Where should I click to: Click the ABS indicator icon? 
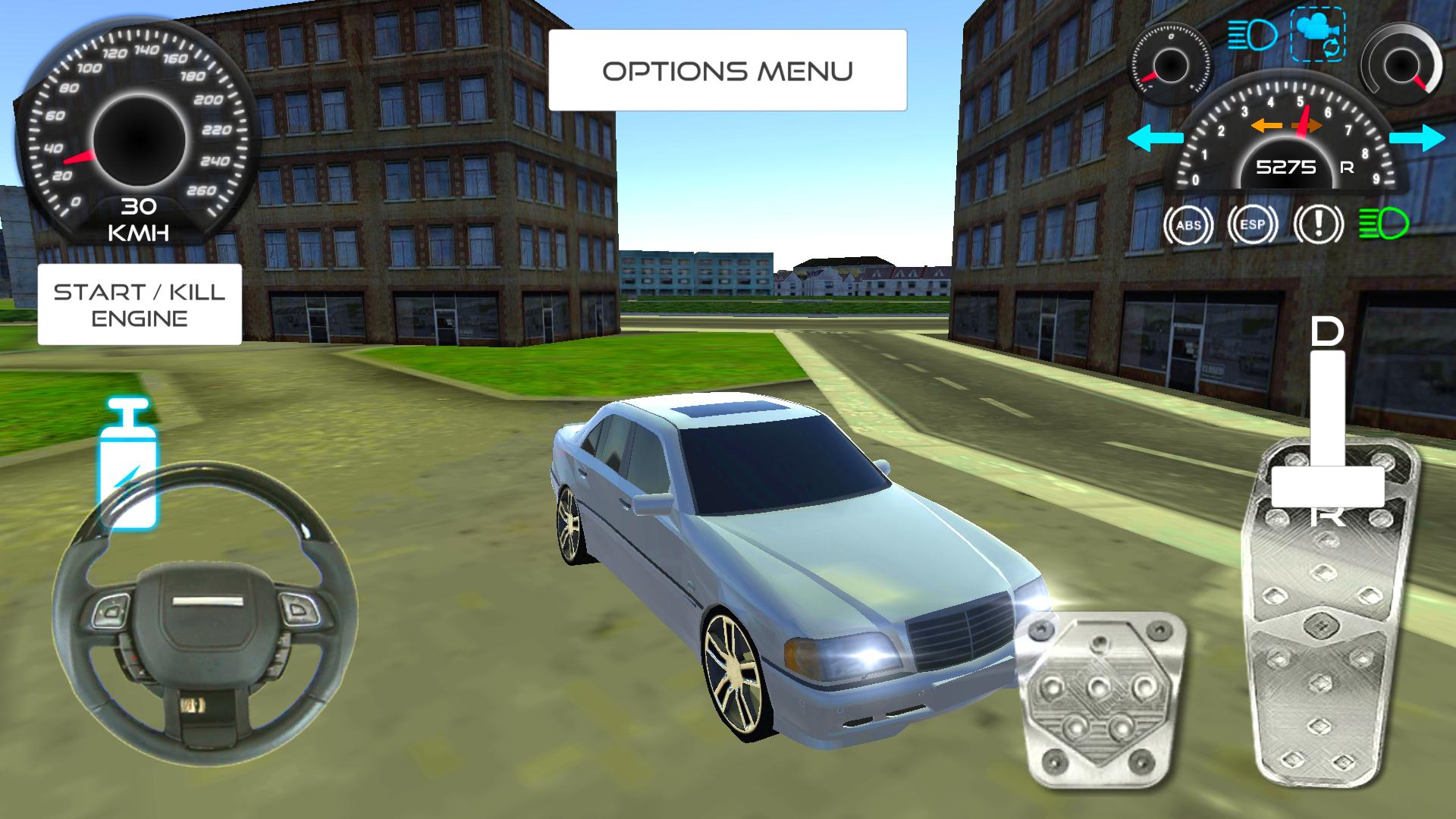(1191, 224)
